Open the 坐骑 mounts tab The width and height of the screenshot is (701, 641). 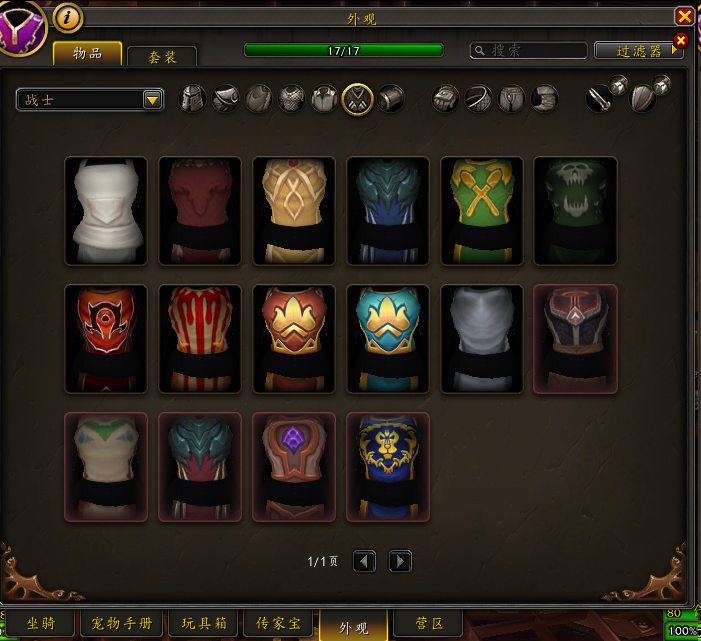tap(40, 624)
